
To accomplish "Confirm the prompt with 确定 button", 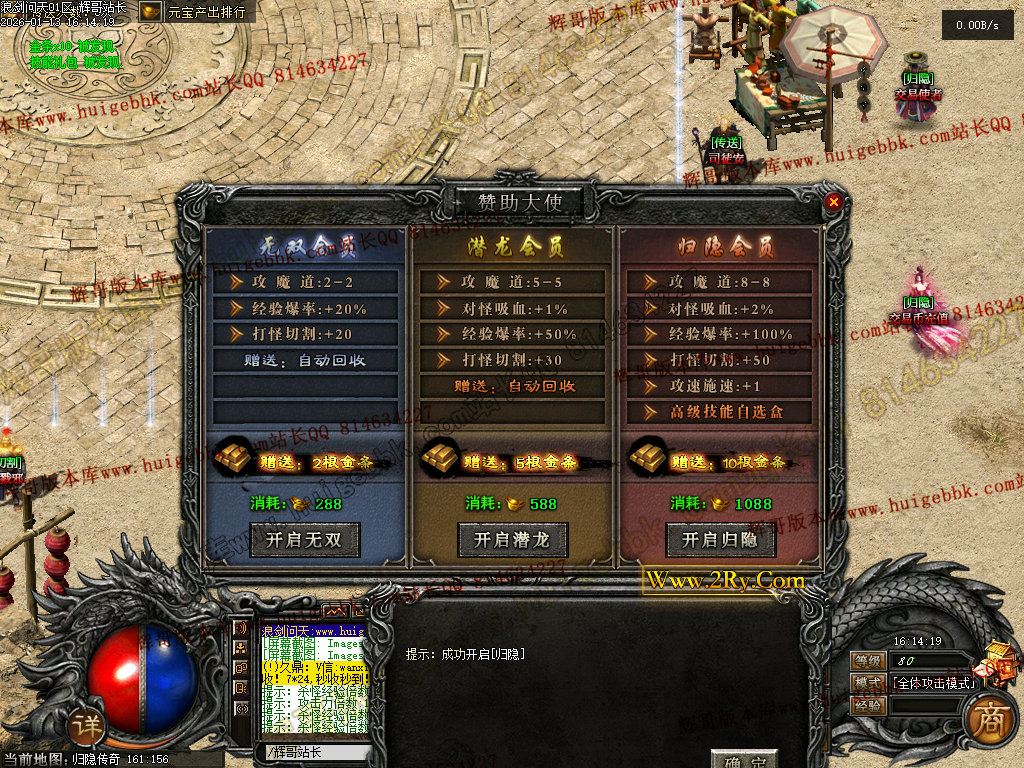I will pyautogui.click(x=744, y=761).
